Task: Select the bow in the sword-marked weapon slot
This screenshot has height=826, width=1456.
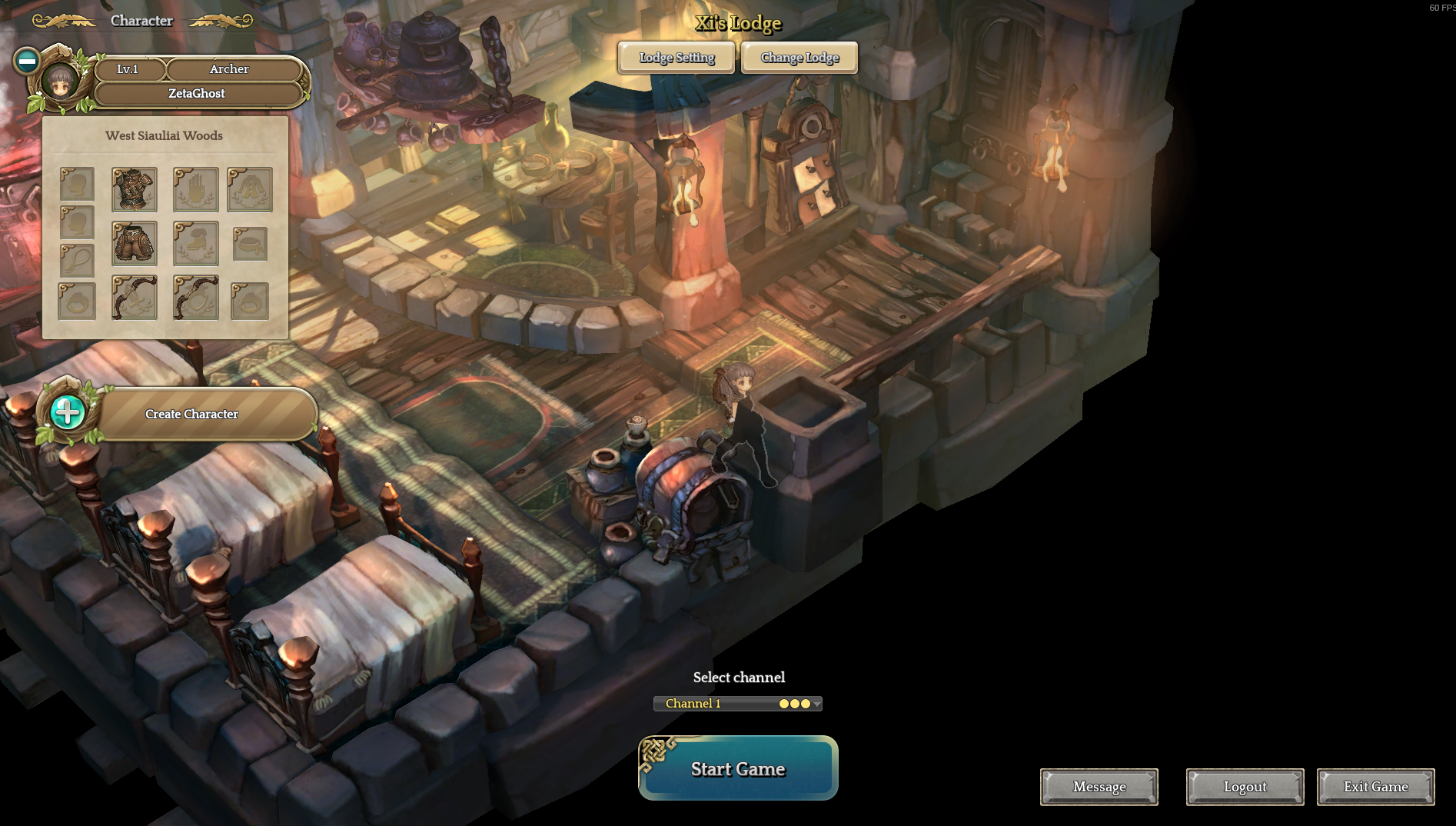Action: pos(135,298)
